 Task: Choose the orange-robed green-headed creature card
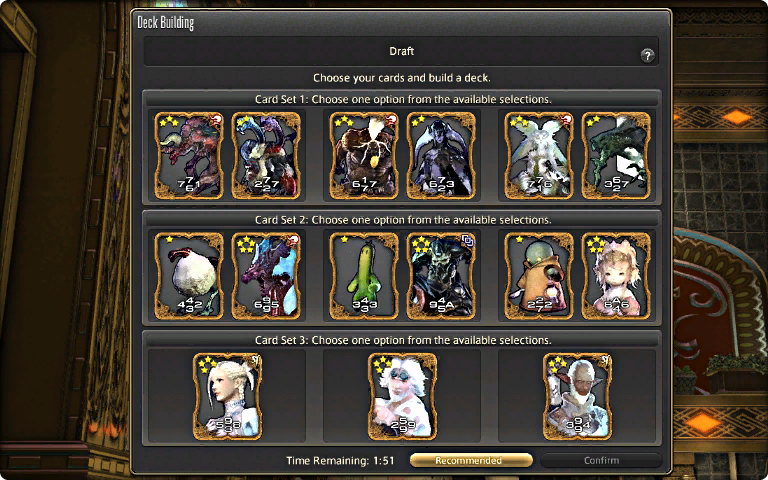click(x=539, y=273)
